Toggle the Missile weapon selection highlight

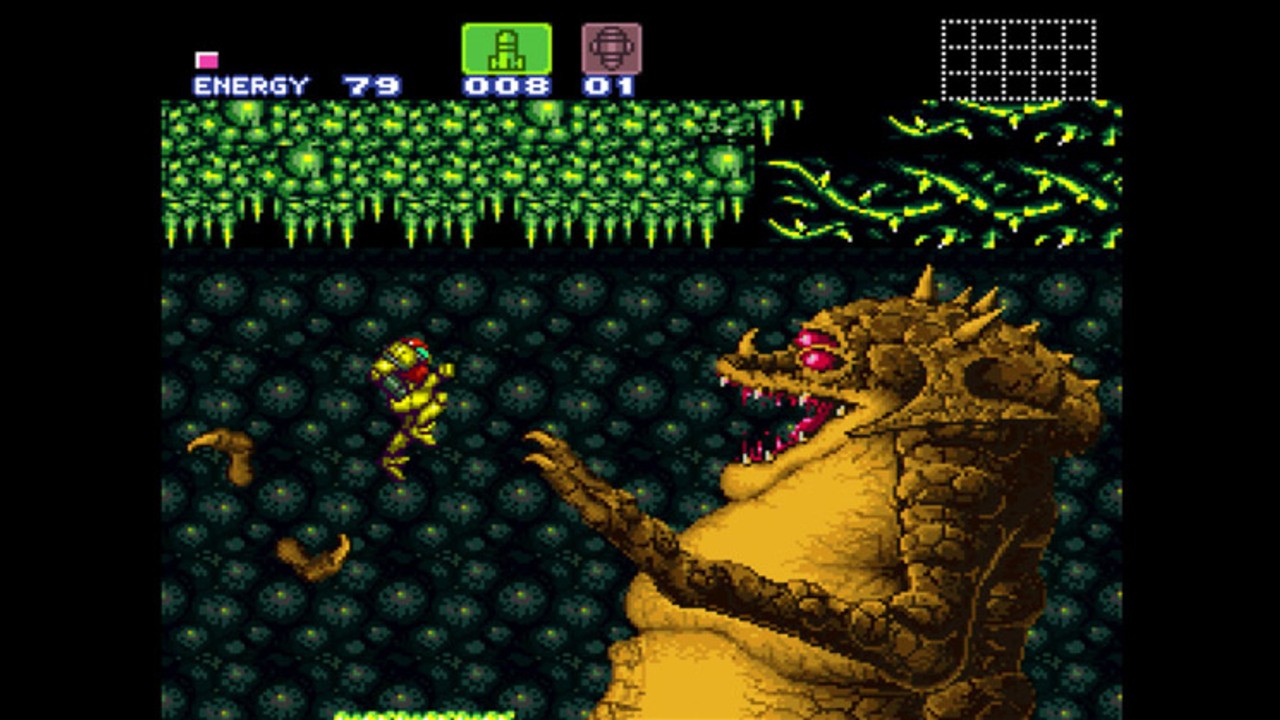coord(507,47)
